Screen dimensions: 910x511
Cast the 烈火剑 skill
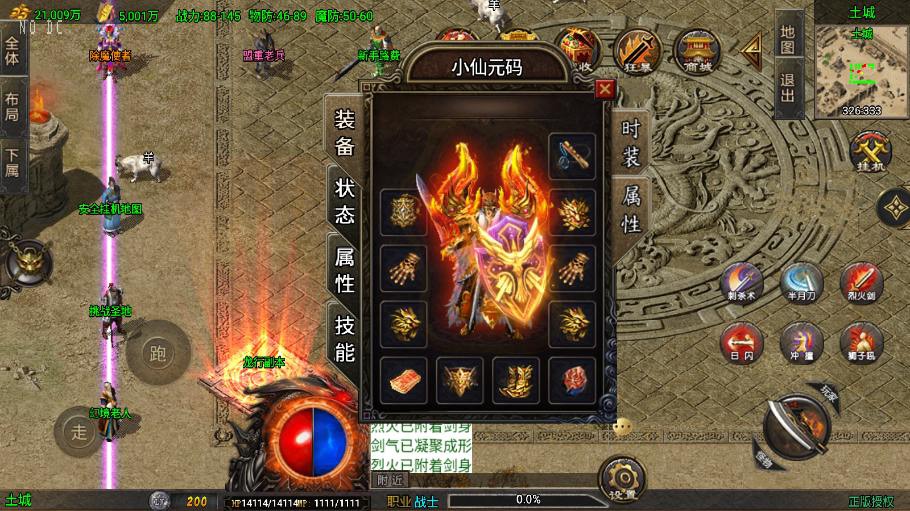(860, 283)
